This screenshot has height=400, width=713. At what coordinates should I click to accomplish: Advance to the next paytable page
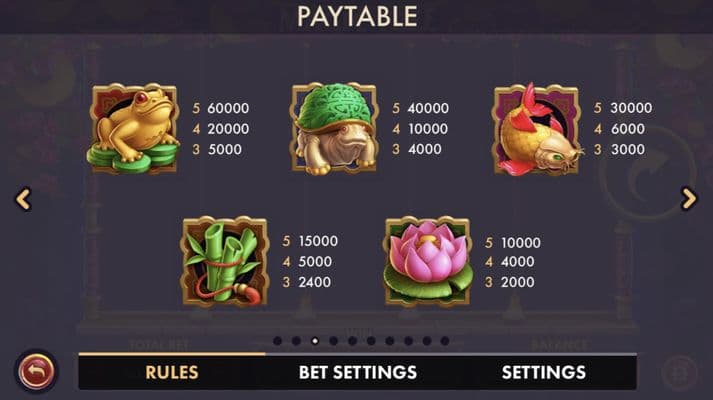coord(689,199)
